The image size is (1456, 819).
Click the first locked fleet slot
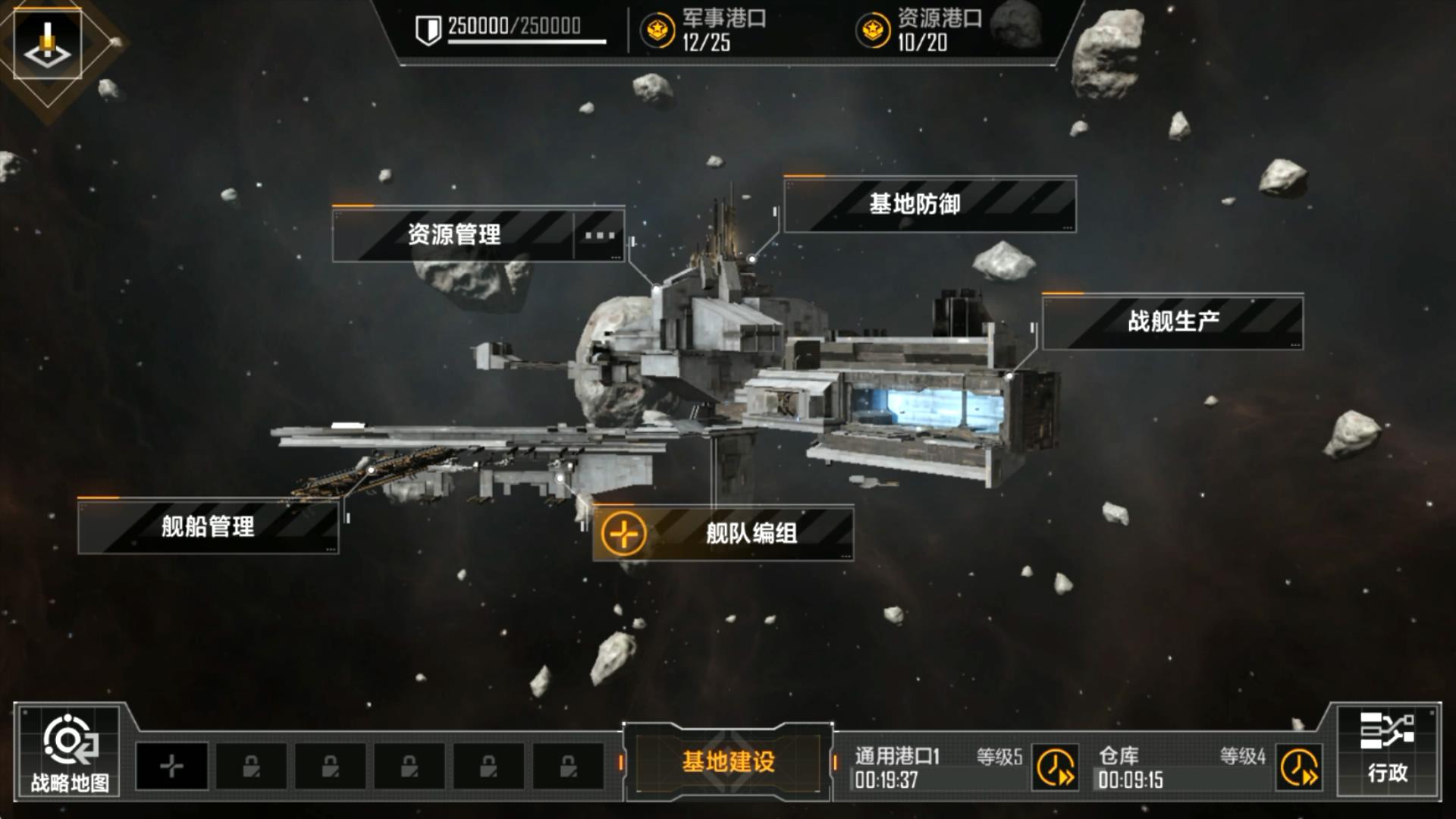[252, 767]
